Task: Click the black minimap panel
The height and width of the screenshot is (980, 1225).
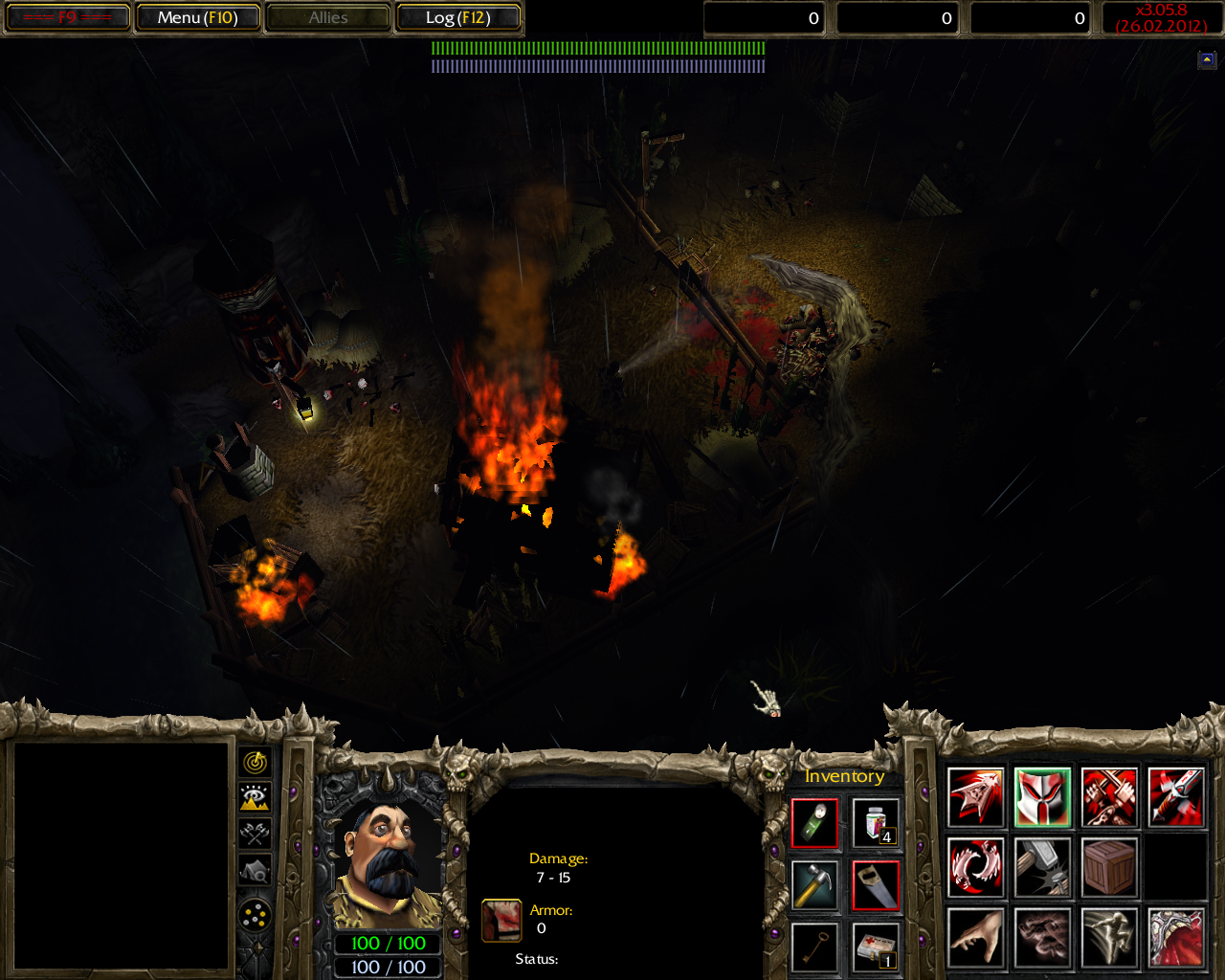Action: click(x=121, y=857)
